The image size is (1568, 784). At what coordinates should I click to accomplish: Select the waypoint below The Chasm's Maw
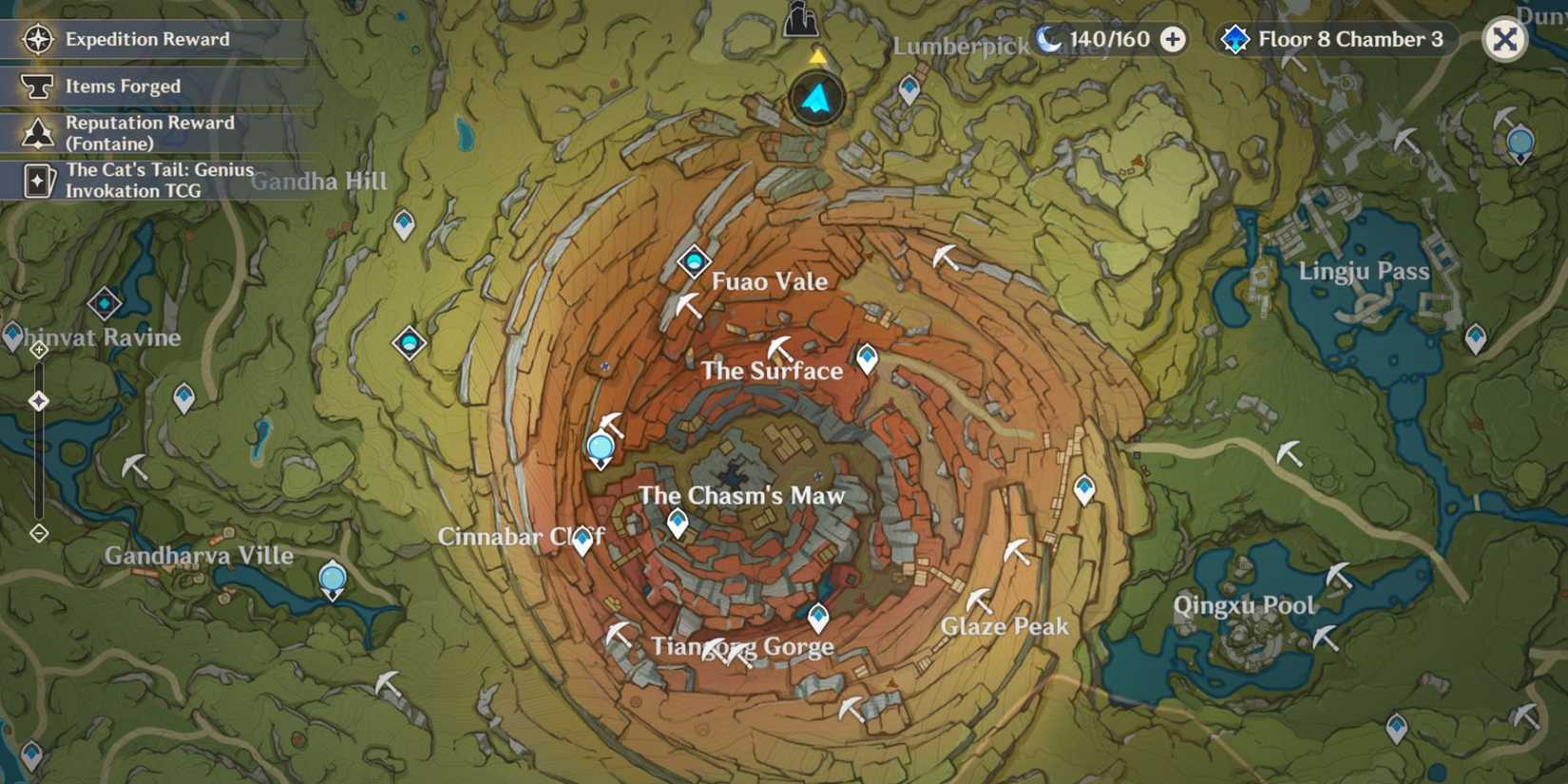(677, 522)
